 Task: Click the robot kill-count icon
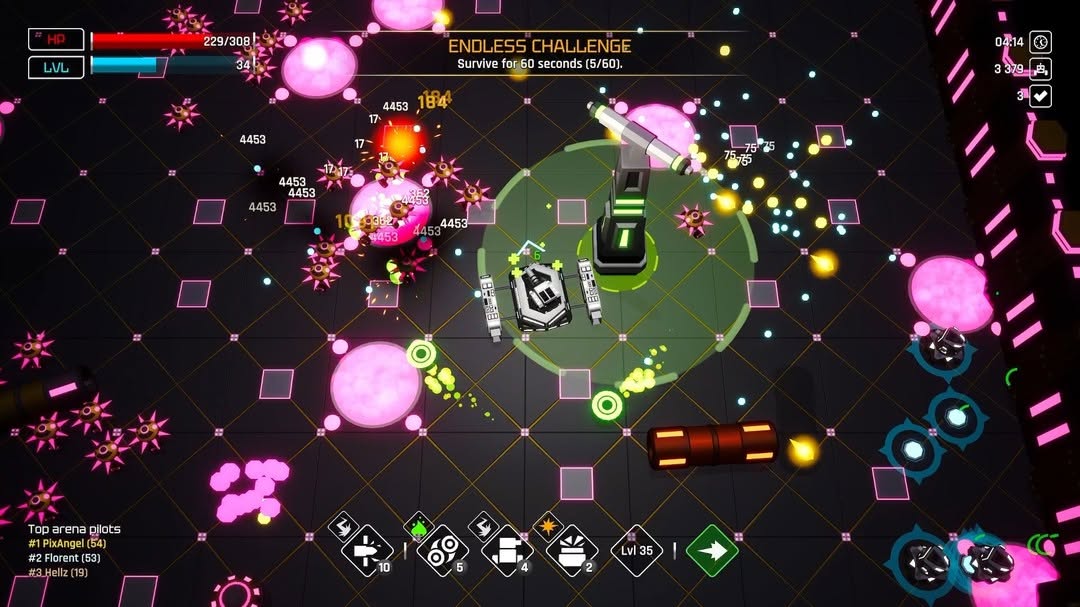point(1041,69)
